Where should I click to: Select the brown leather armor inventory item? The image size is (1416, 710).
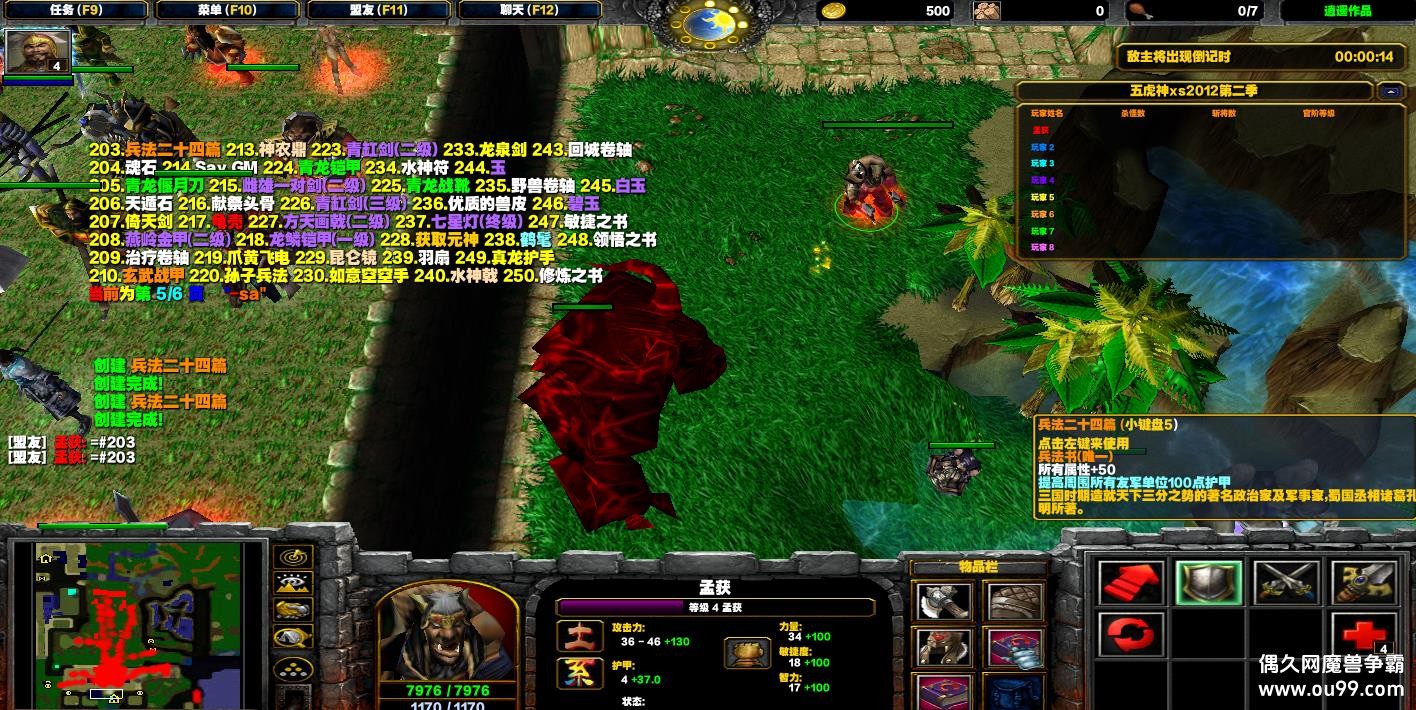[x=1014, y=602]
